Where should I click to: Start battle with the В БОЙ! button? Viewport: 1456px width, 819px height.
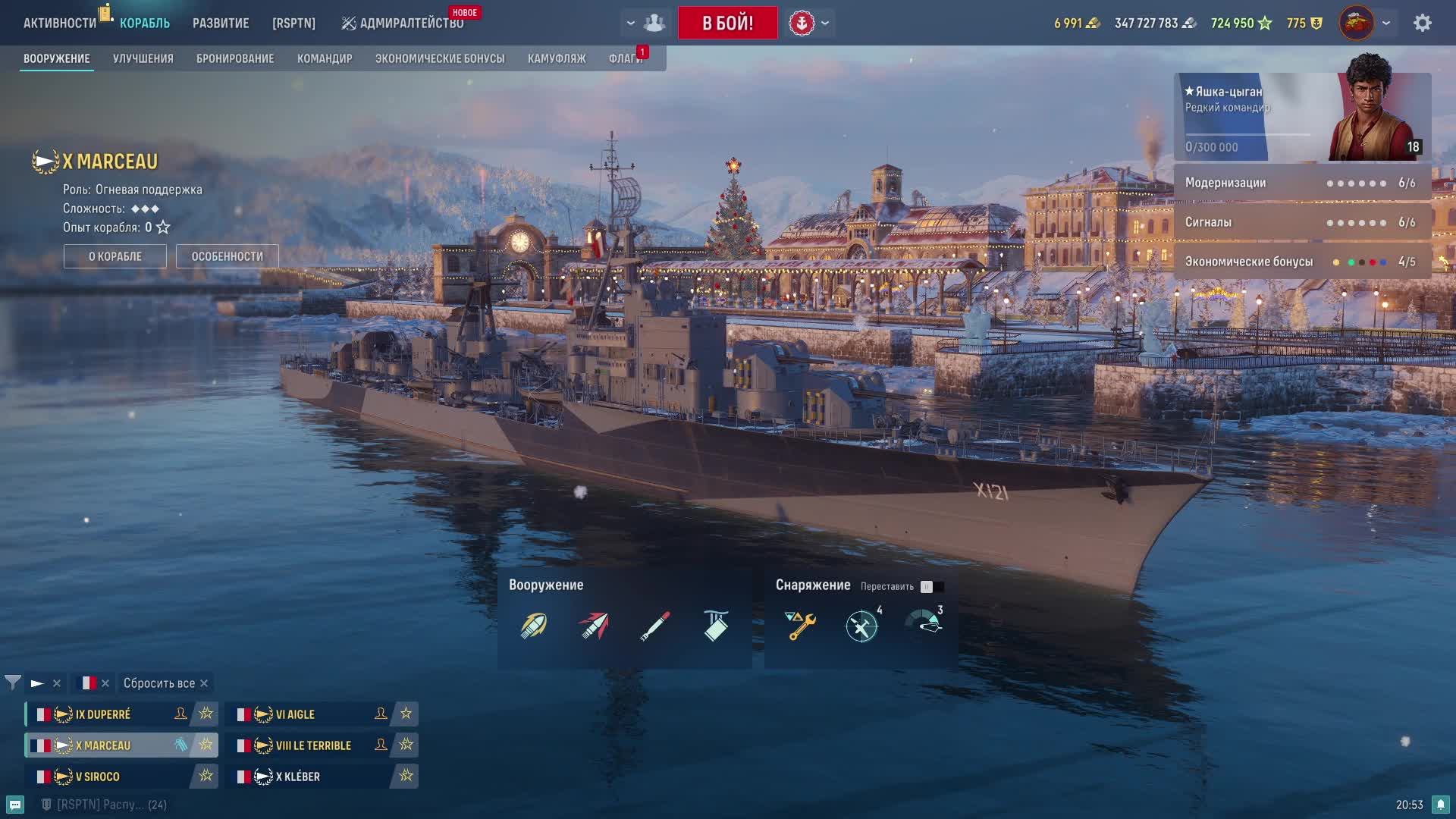(x=727, y=23)
